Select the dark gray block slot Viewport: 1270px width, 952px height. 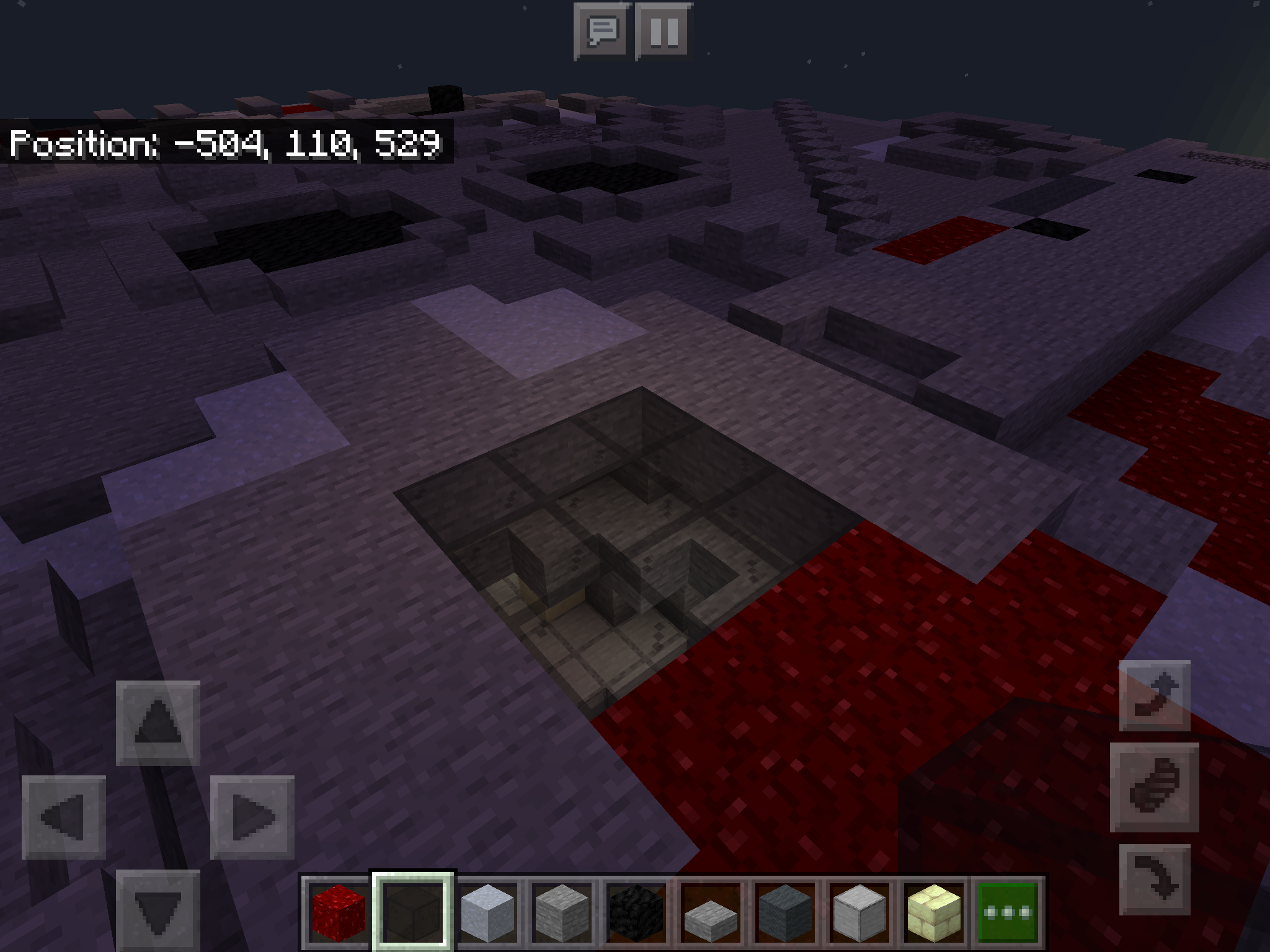785,912
